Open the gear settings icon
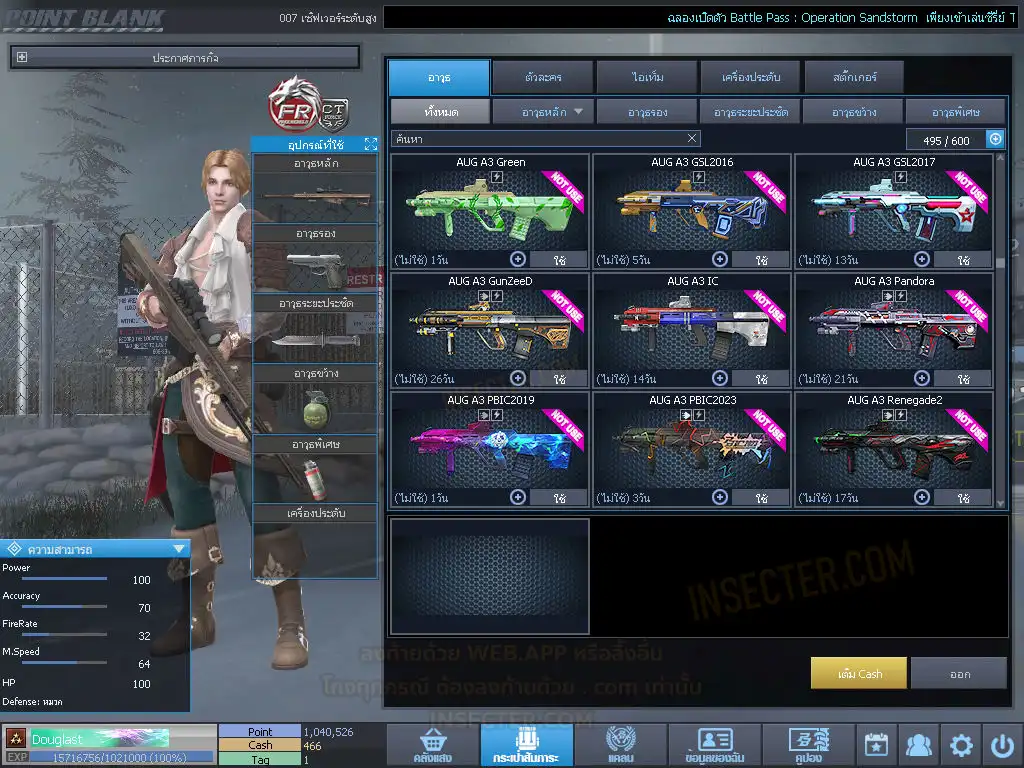Viewport: 1024px width, 768px height. [961, 745]
